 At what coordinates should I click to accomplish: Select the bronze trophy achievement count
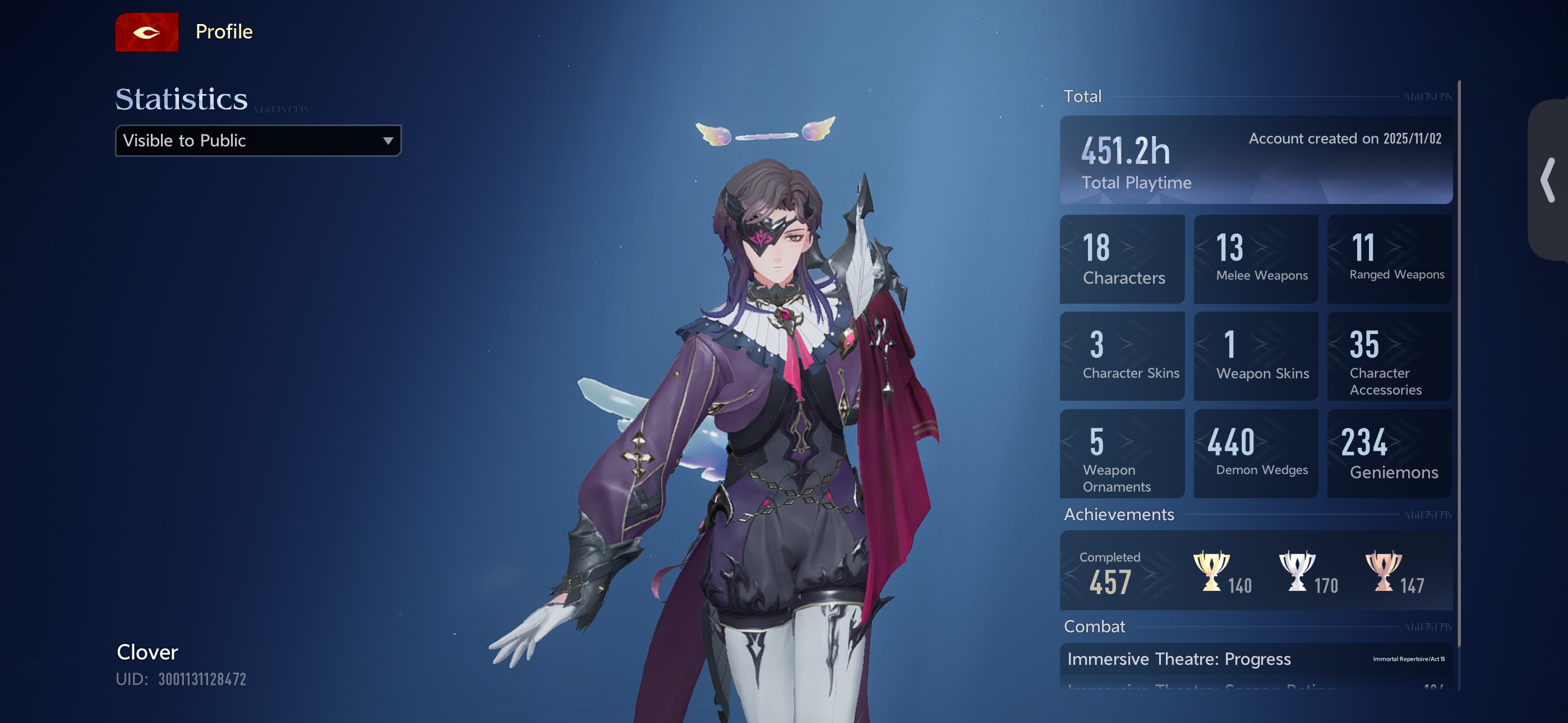(x=1394, y=572)
